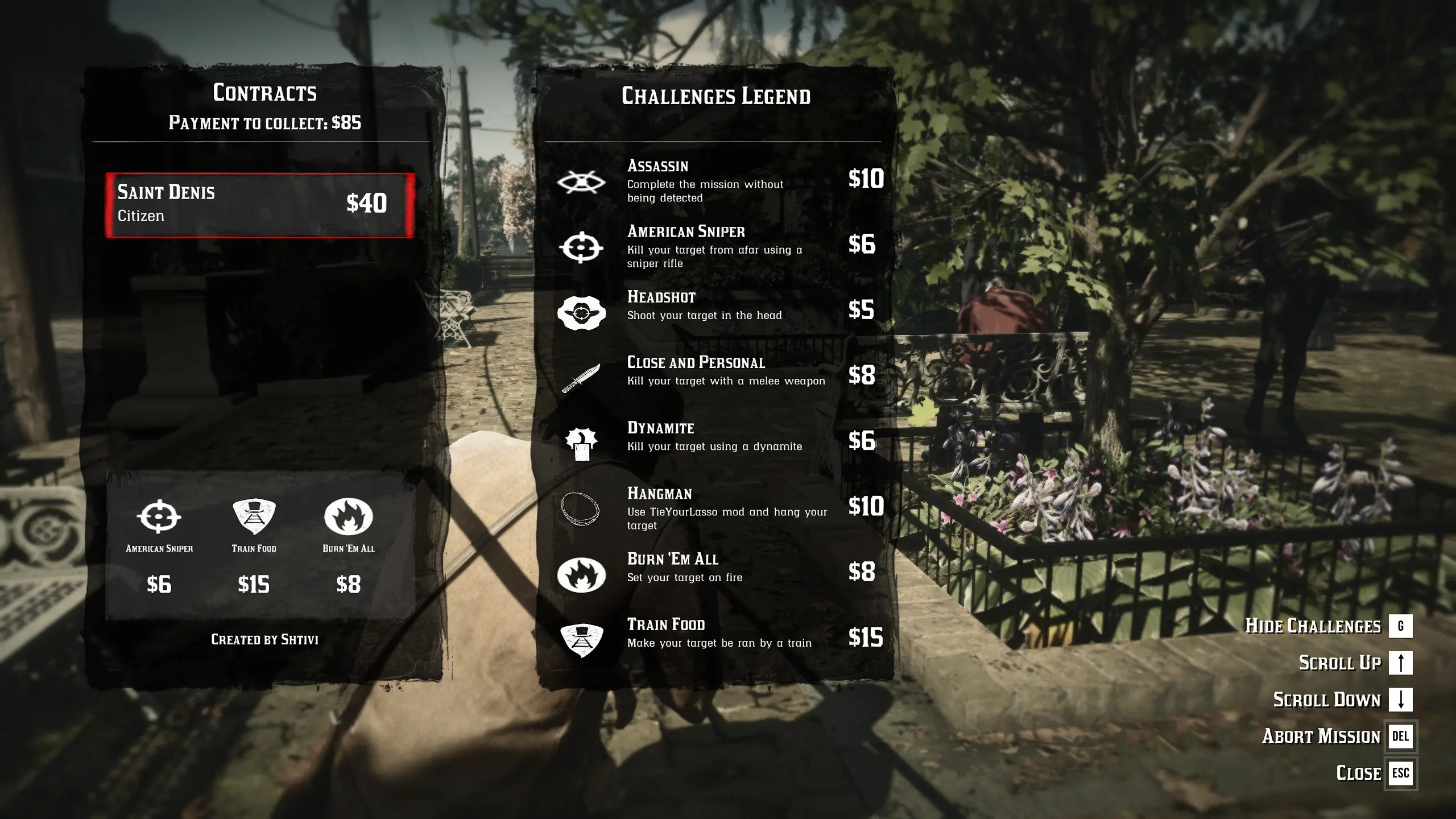Pick the Burn 'Em All icon under the contract

pyautogui.click(x=348, y=517)
